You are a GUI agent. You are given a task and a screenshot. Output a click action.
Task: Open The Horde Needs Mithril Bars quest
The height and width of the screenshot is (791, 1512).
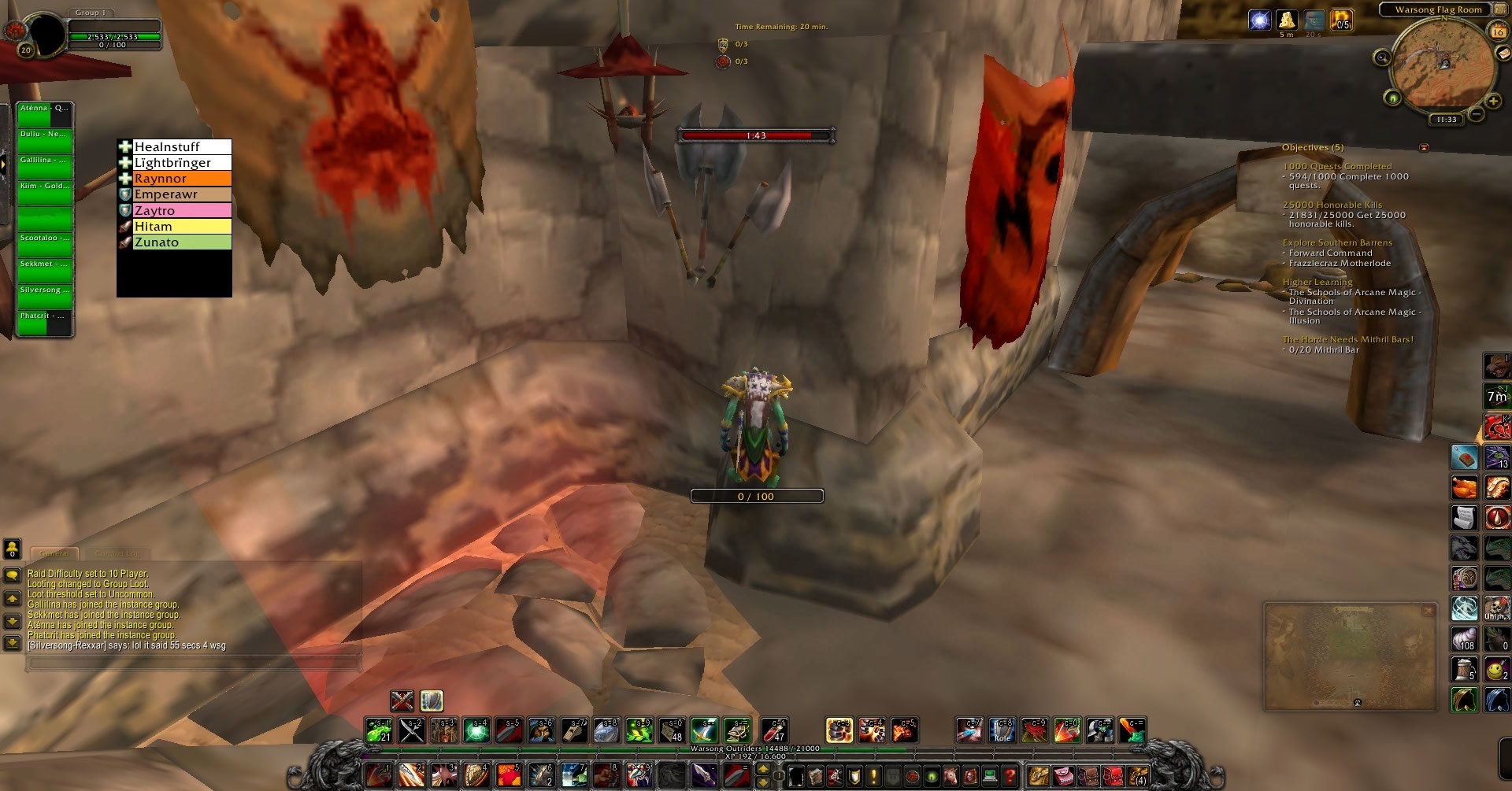point(1347,339)
